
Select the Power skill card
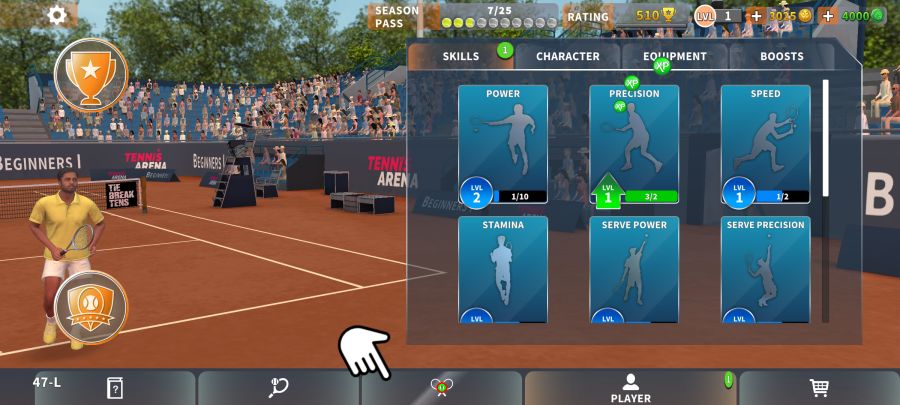[503, 144]
